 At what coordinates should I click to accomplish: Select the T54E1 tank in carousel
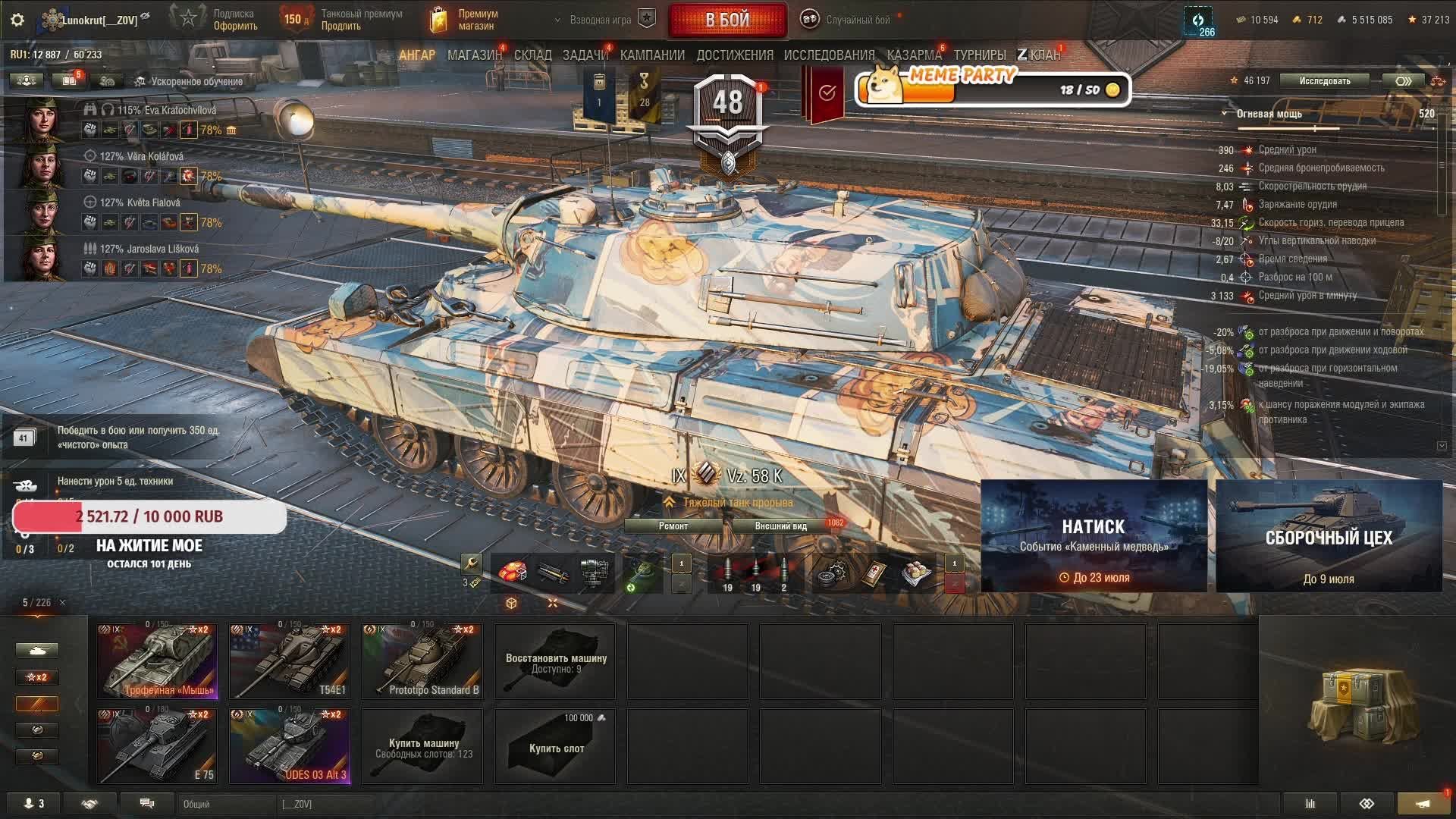pyautogui.click(x=290, y=661)
